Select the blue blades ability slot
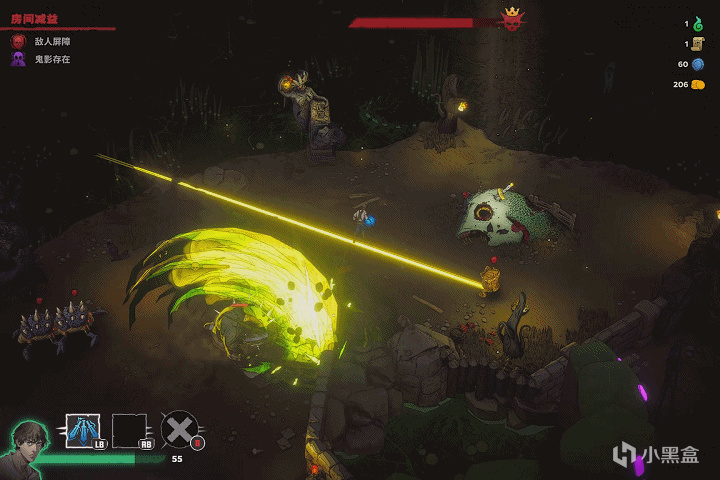Image resolution: width=720 pixels, height=480 pixels. coord(80,429)
